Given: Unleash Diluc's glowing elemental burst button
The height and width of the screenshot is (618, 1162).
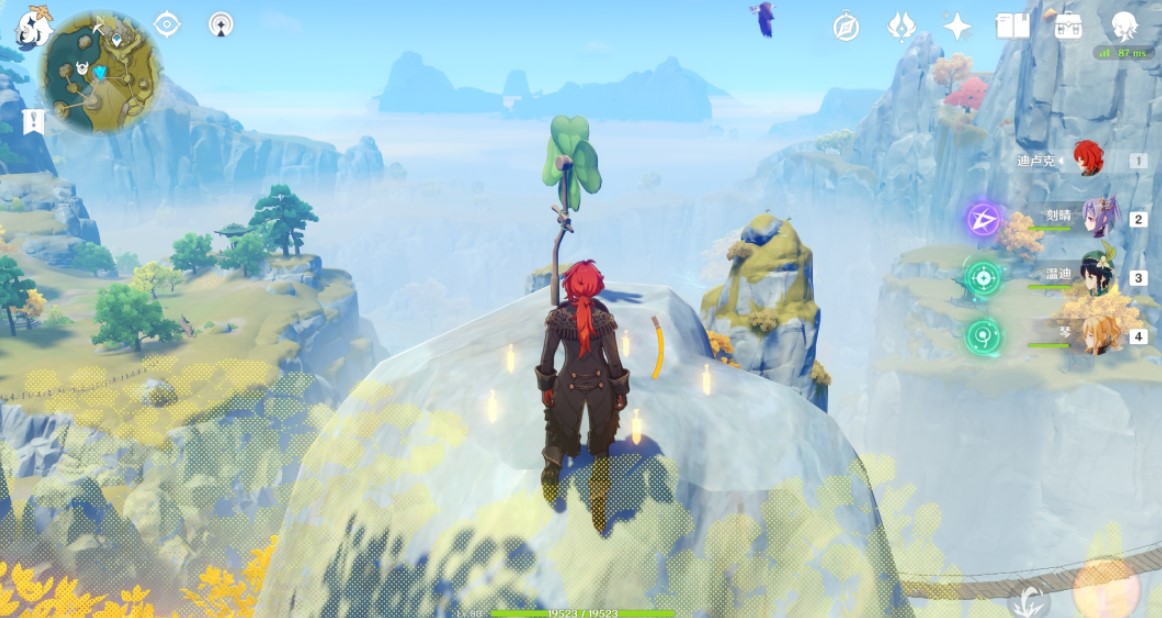Looking at the screenshot, I should point(1106,588).
